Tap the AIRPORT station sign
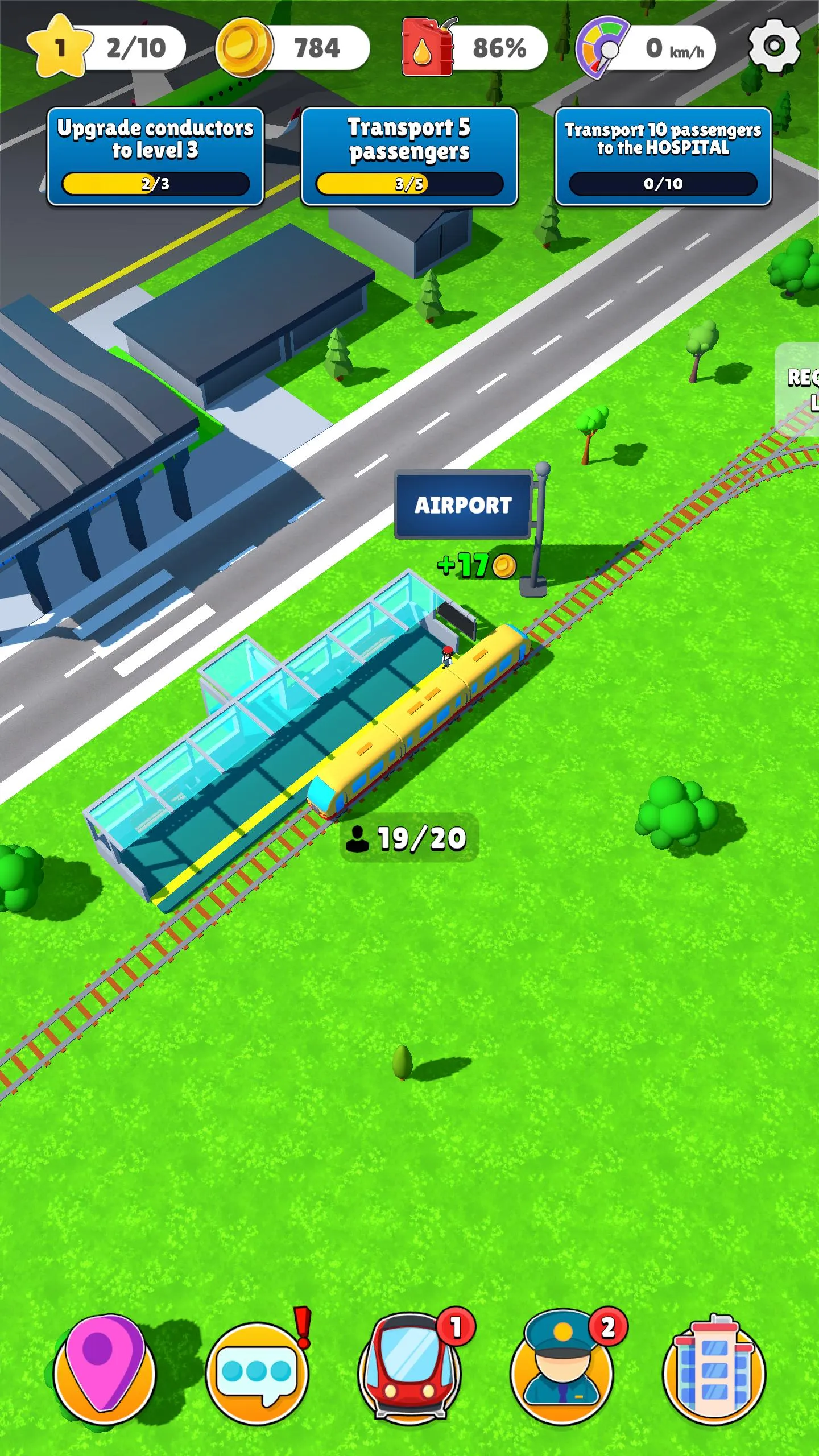The image size is (819, 1456). pyautogui.click(x=464, y=504)
